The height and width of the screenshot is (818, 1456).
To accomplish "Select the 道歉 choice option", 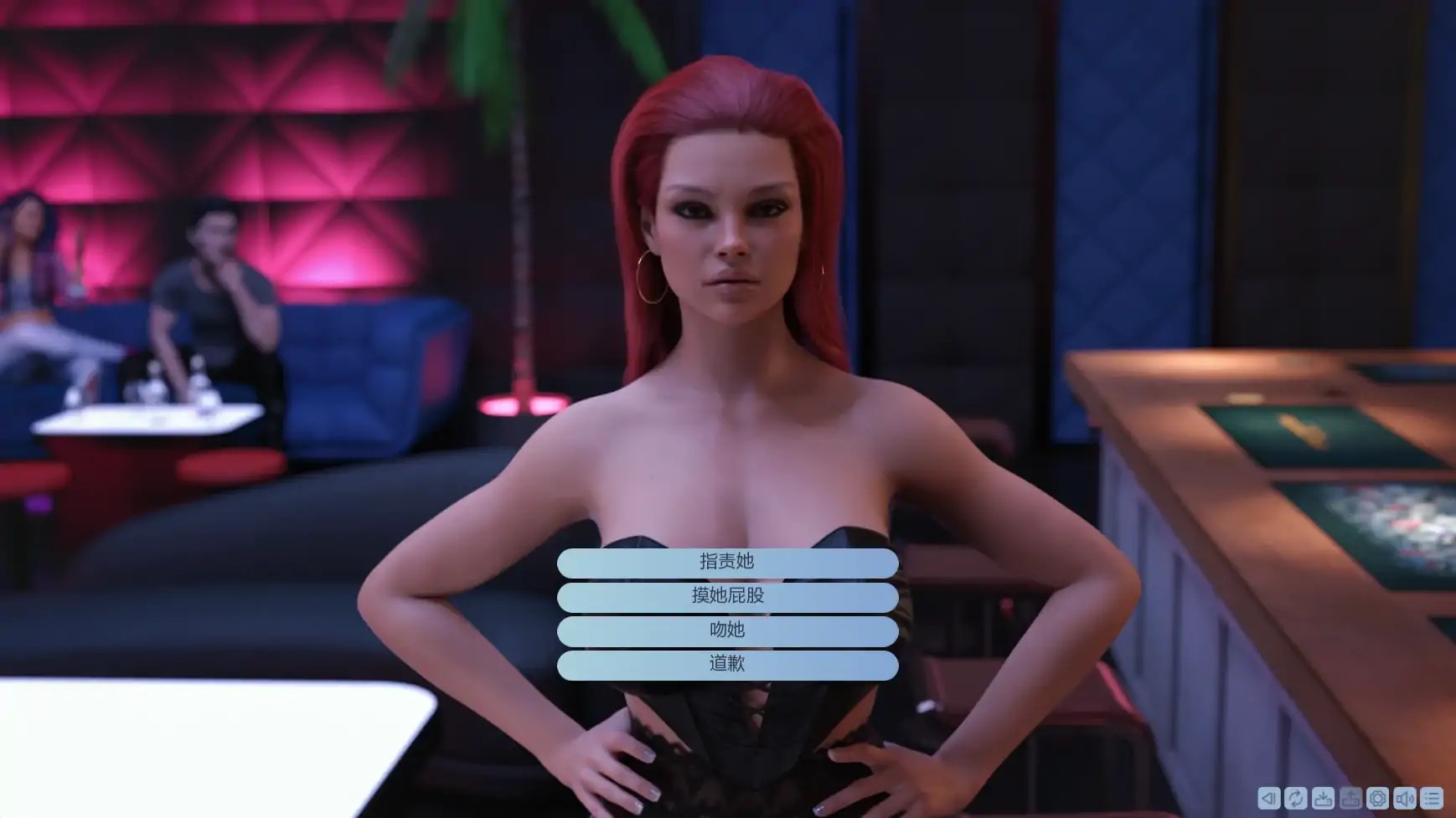I will coord(728,663).
